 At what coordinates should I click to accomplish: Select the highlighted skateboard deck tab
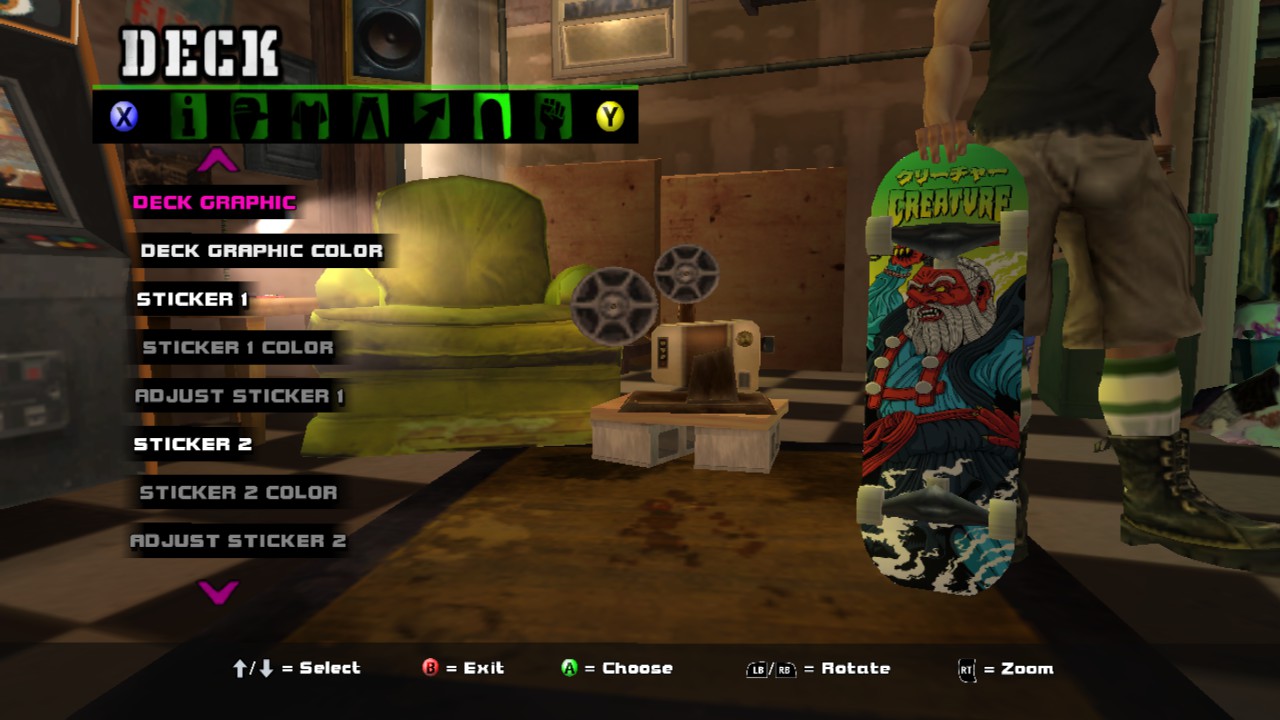coord(491,118)
